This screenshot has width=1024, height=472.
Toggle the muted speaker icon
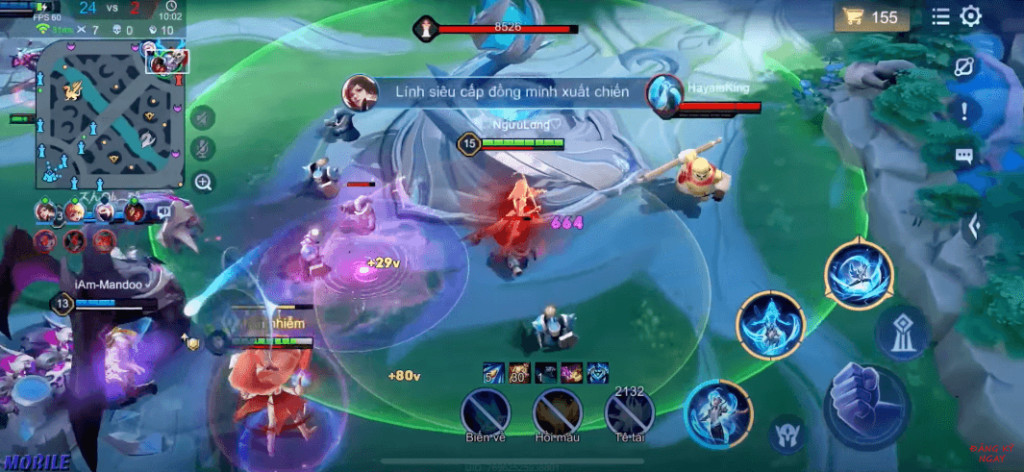point(203,118)
